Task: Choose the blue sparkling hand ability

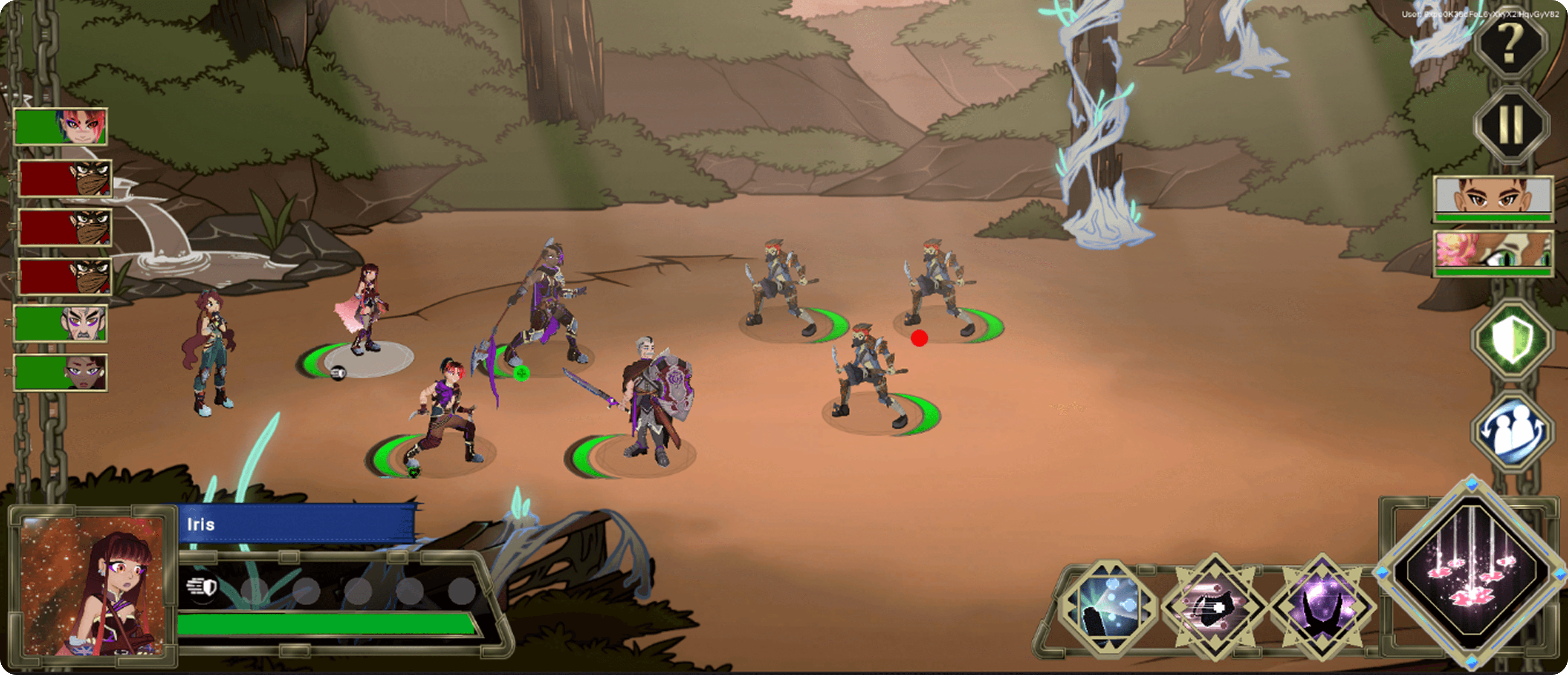Action: pyautogui.click(x=1107, y=606)
